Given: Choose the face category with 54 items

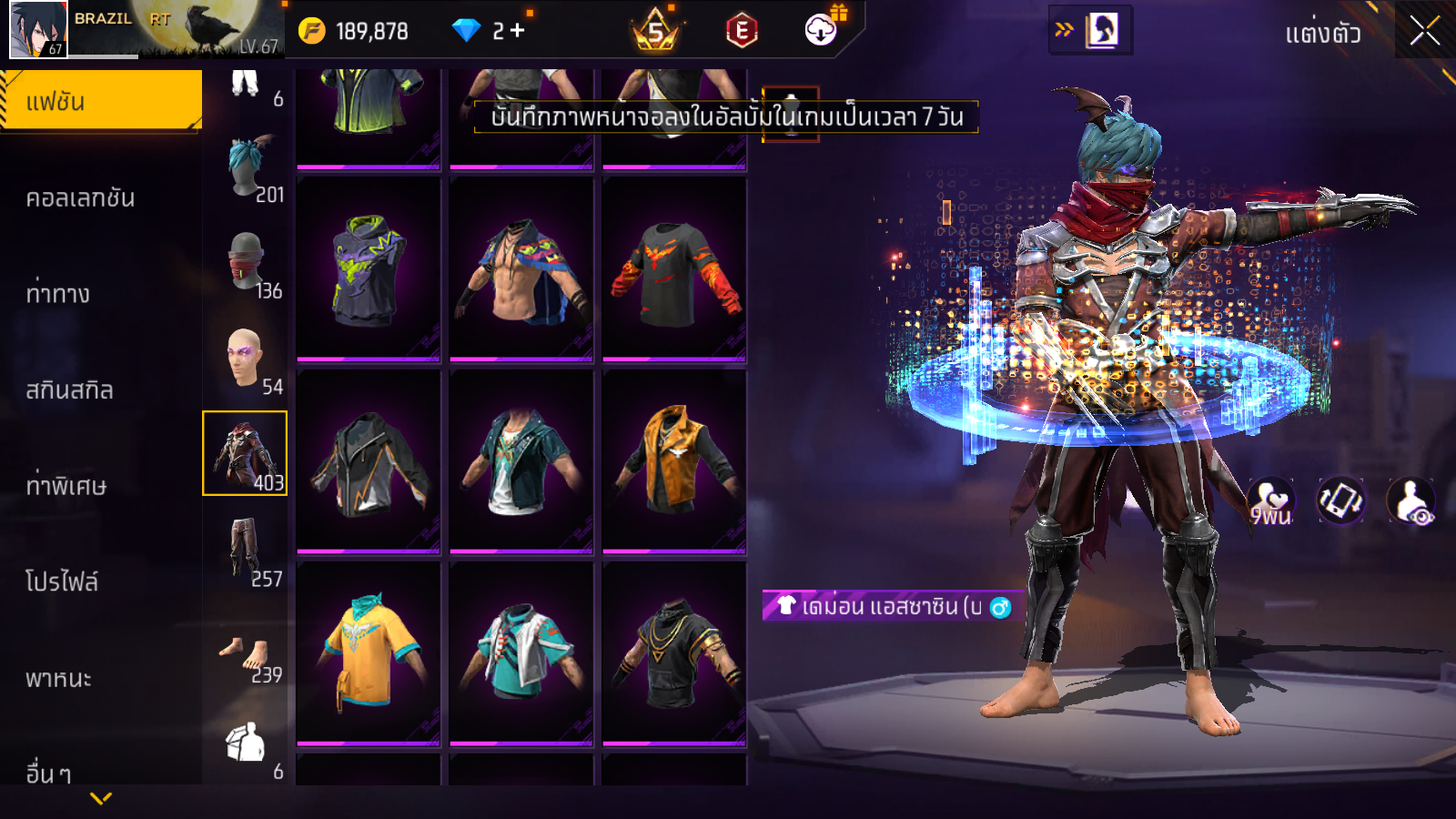Looking at the screenshot, I should click(246, 359).
